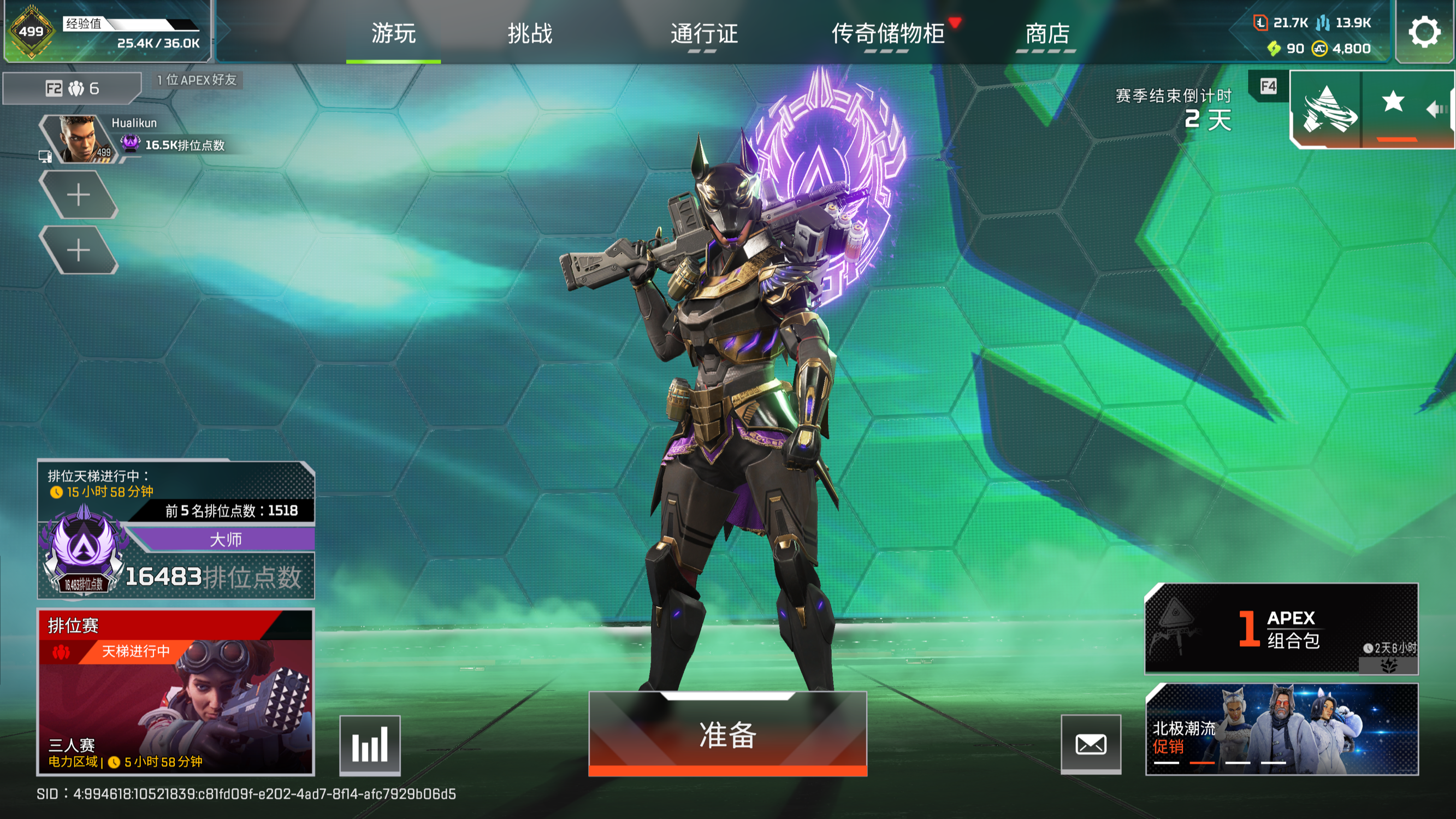Open the 排位赛 game mode selector
Image resolution: width=1456 pixels, height=819 pixels.
[175, 691]
